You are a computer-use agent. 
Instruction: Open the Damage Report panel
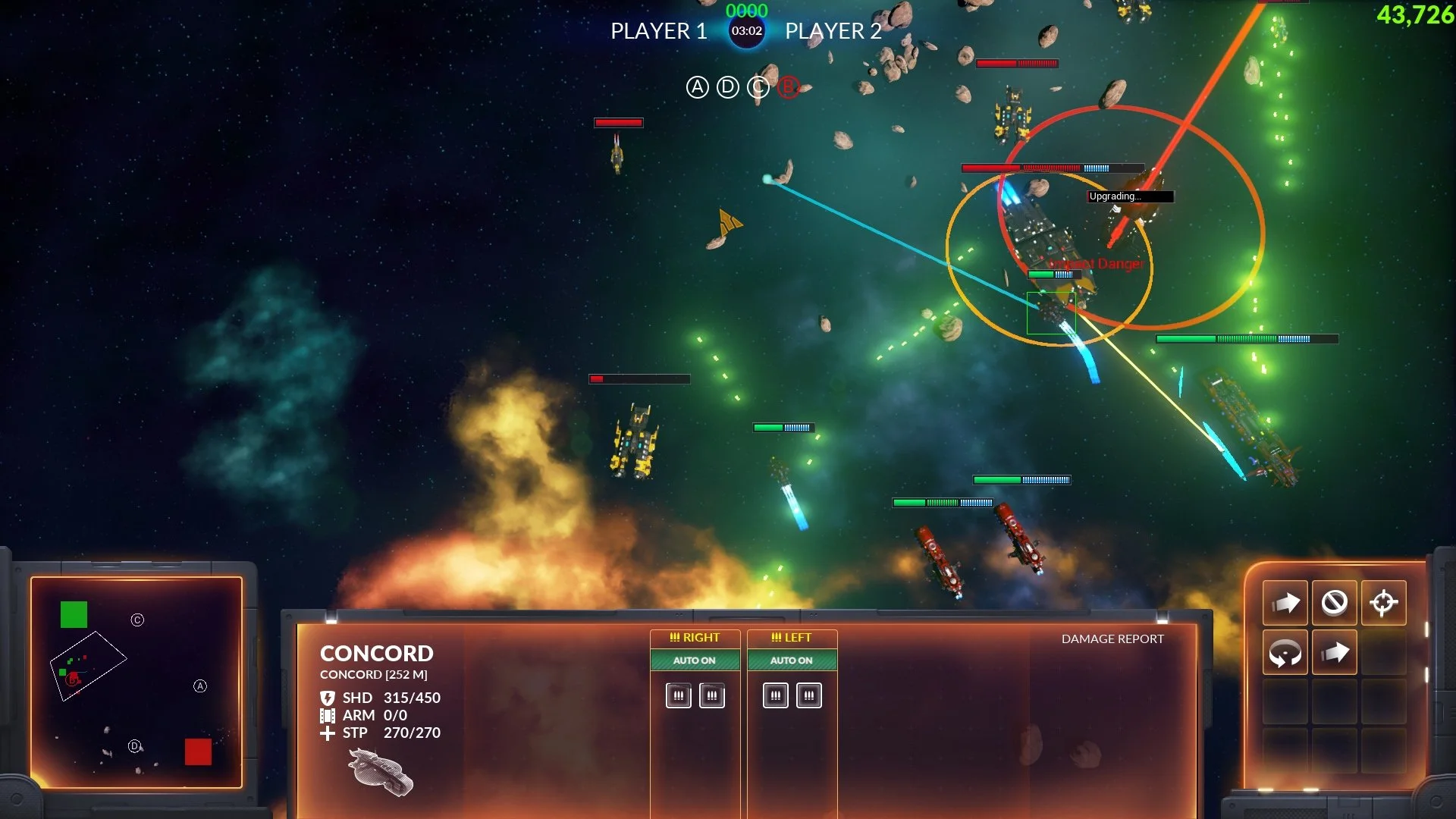(x=1112, y=639)
